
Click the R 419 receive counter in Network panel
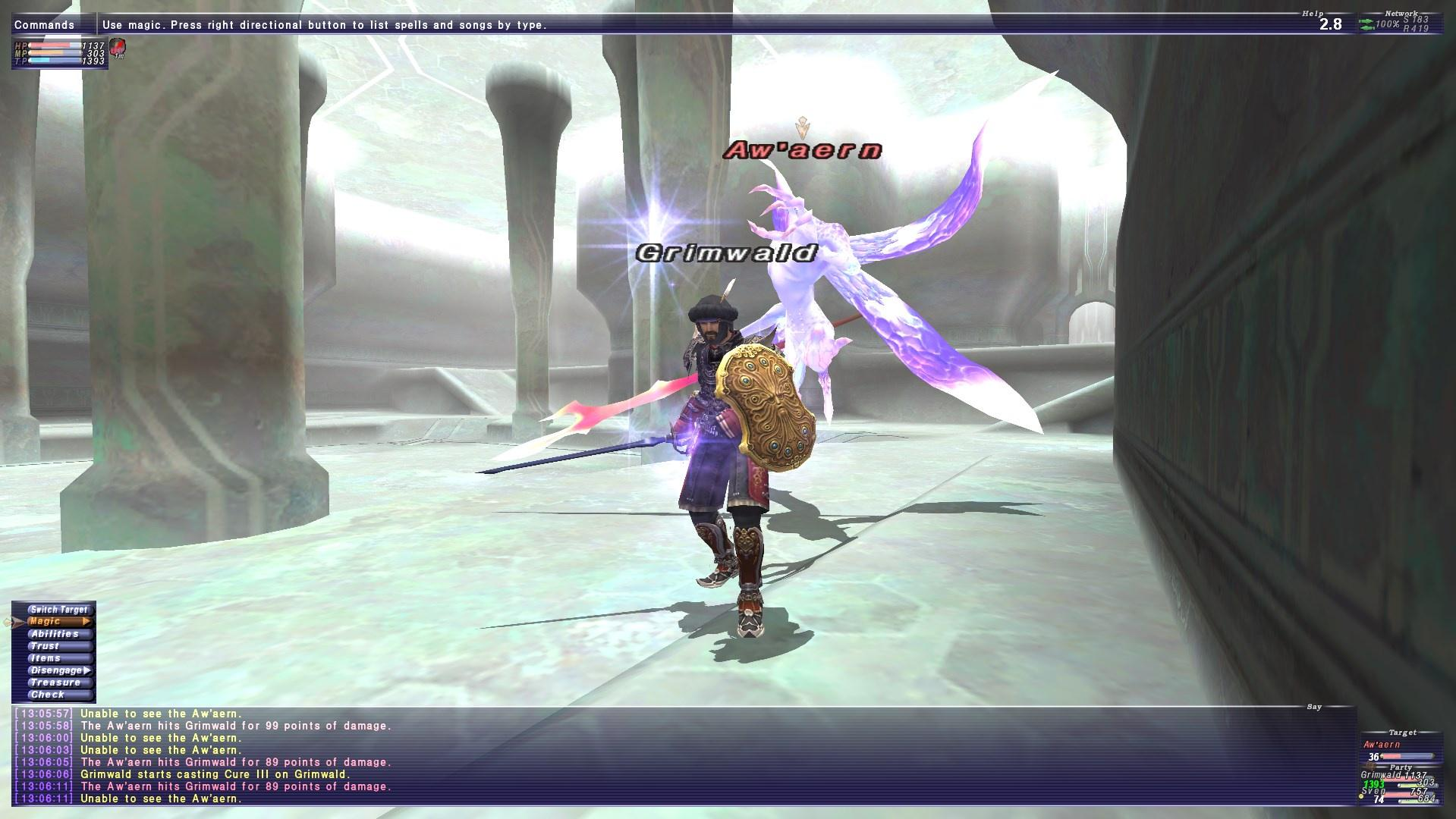(1416, 29)
